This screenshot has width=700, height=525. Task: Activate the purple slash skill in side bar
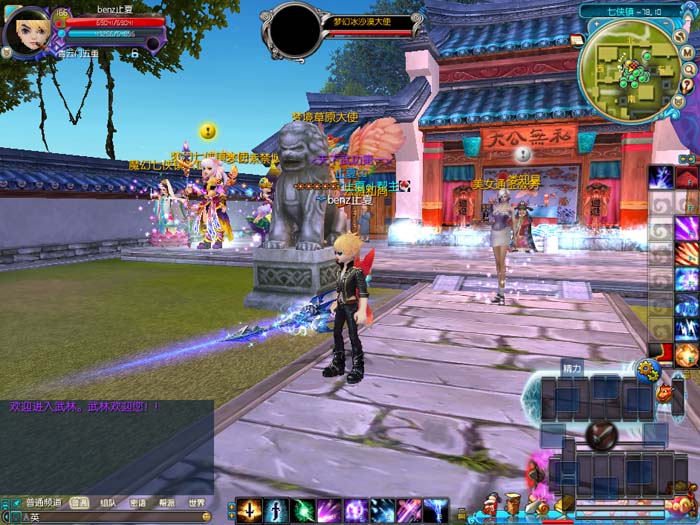coord(686,228)
